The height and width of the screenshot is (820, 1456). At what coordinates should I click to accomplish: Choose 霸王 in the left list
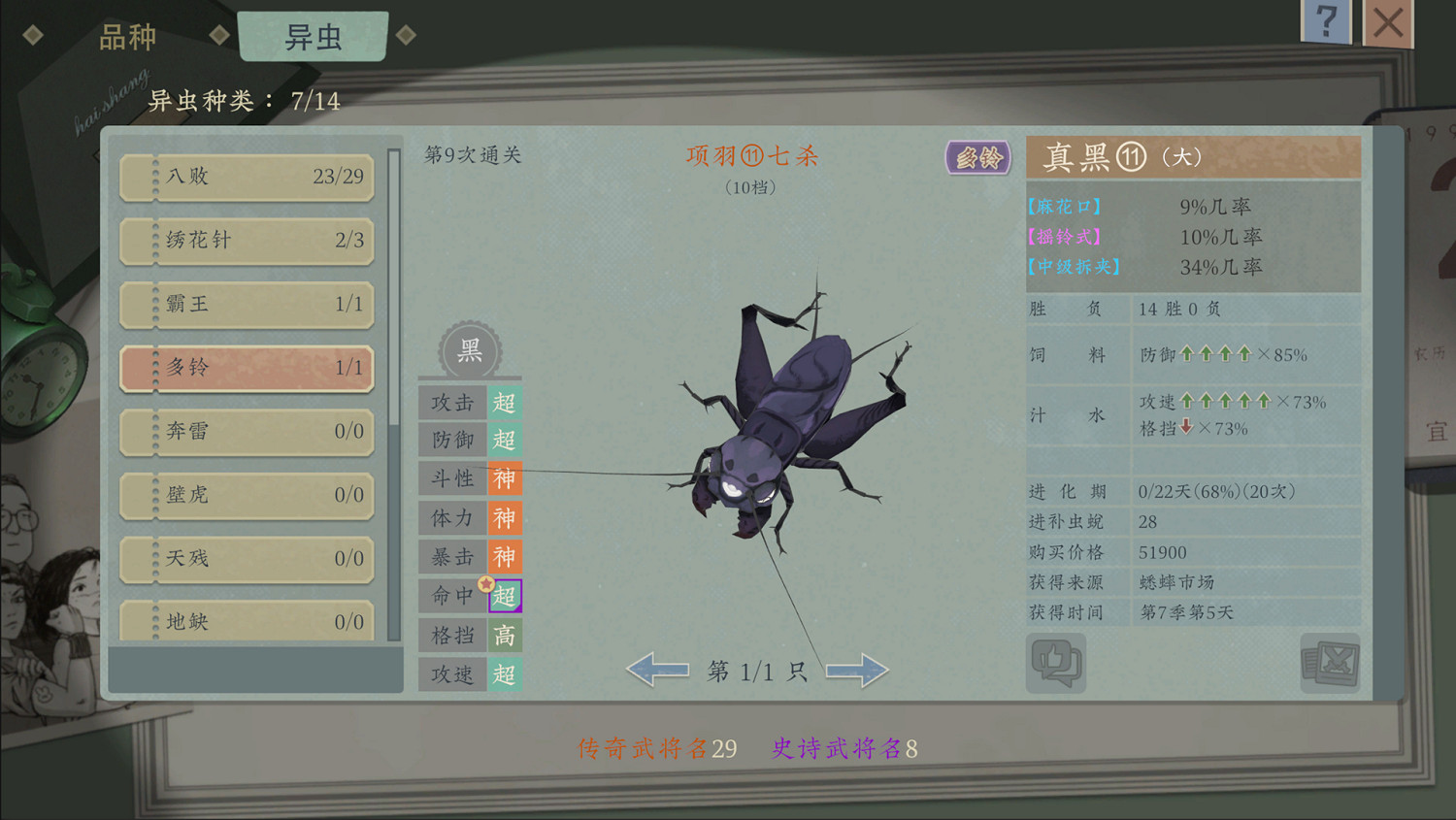point(246,305)
